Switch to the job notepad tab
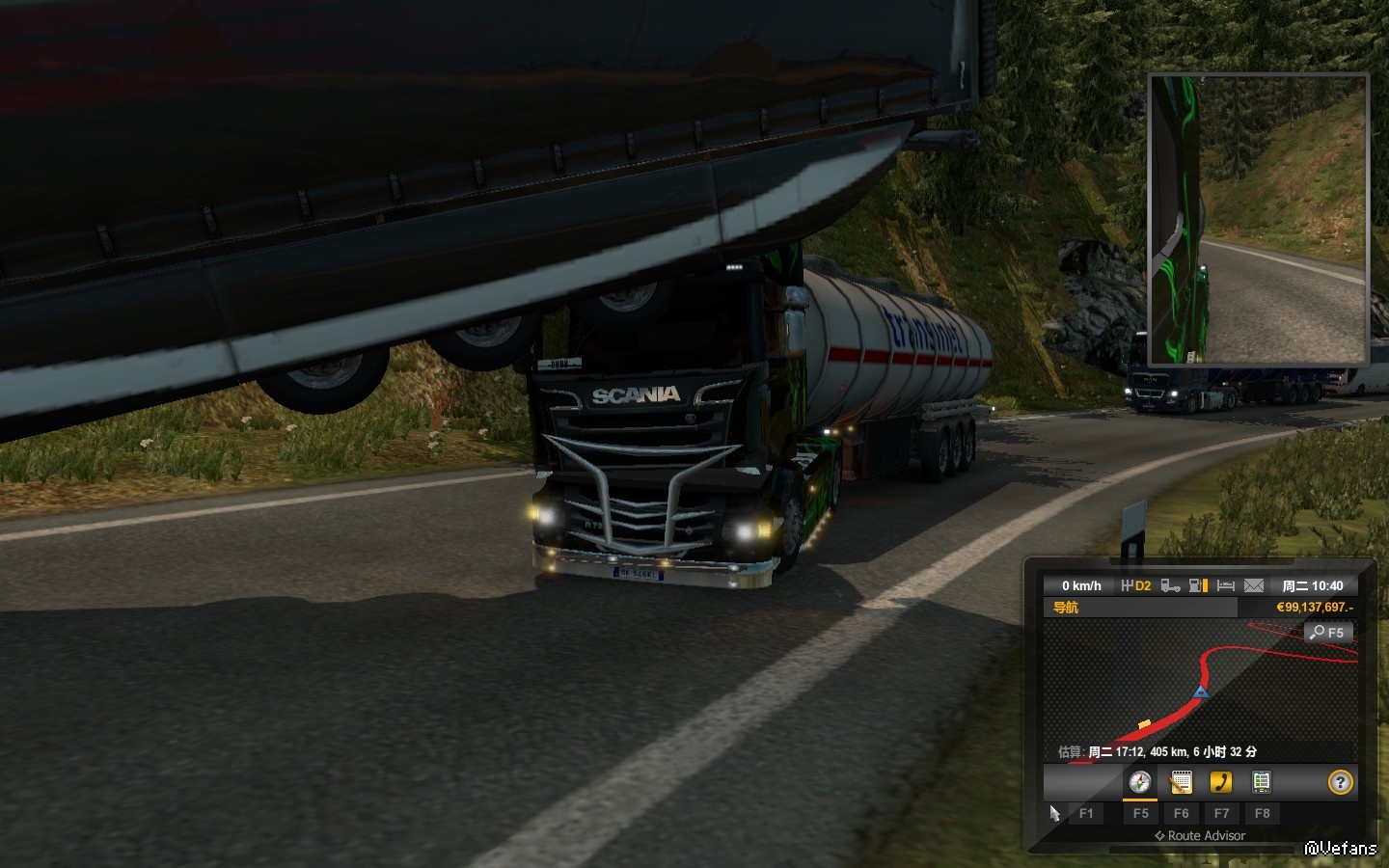This screenshot has width=1389, height=868. [x=1181, y=782]
